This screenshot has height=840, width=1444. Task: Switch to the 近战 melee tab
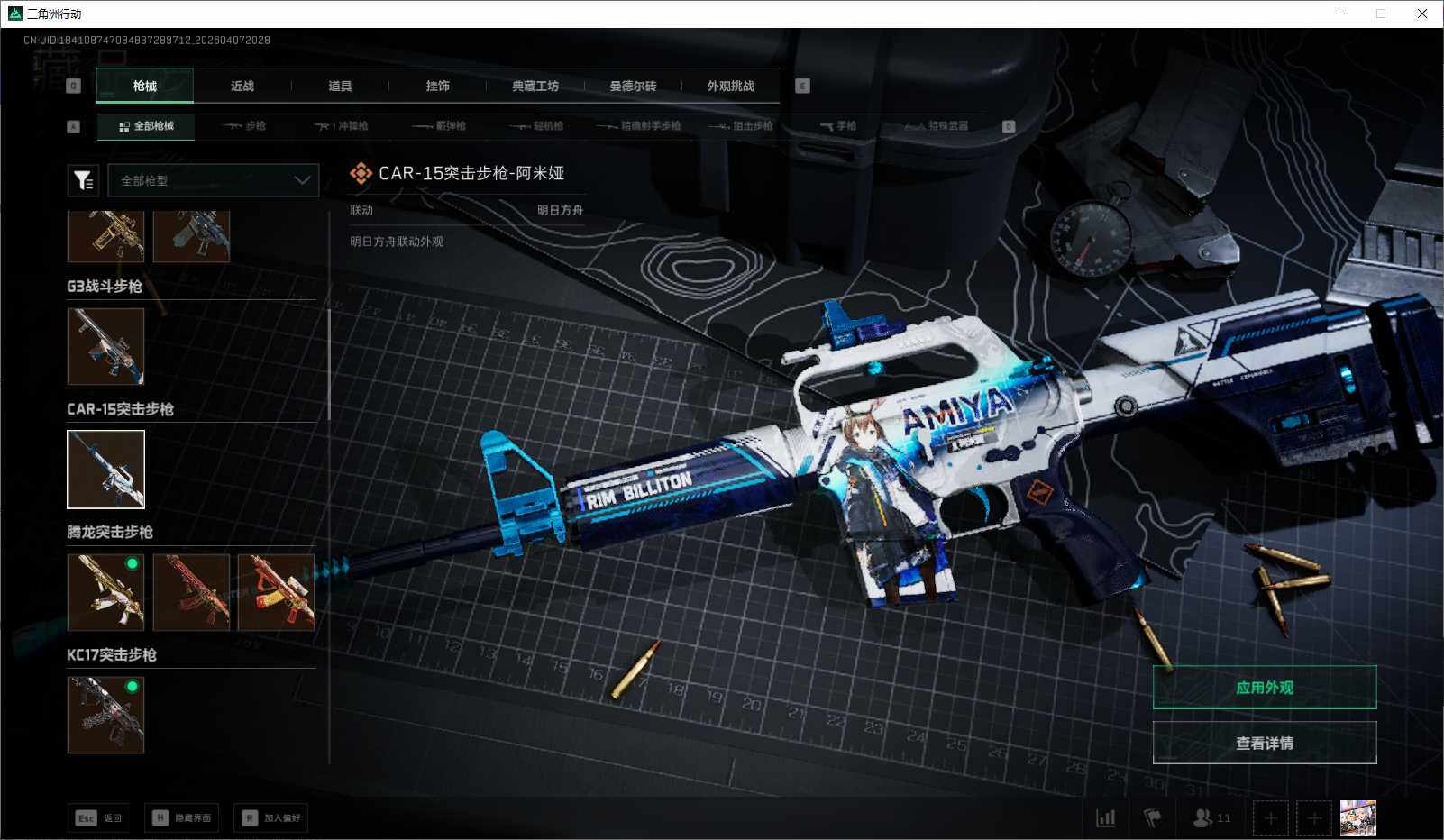click(242, 87)
